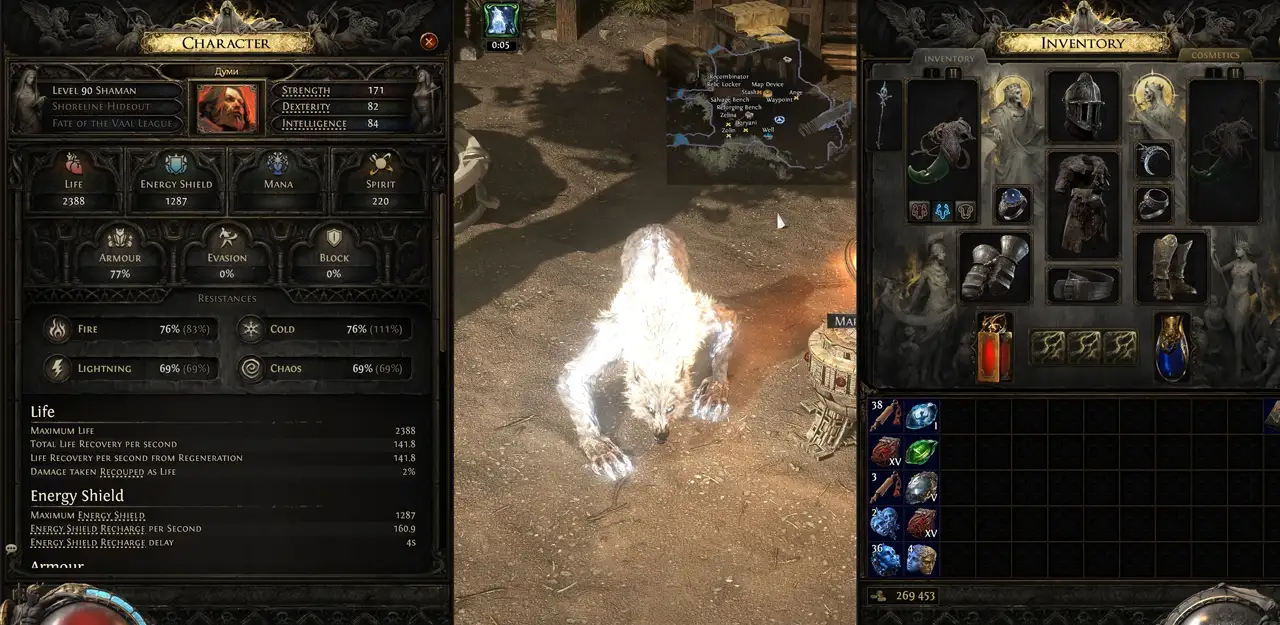This screenshot has height=625, width=1280.
Task: Select the green talisman weapon slot
Action: tap(941, 150)
